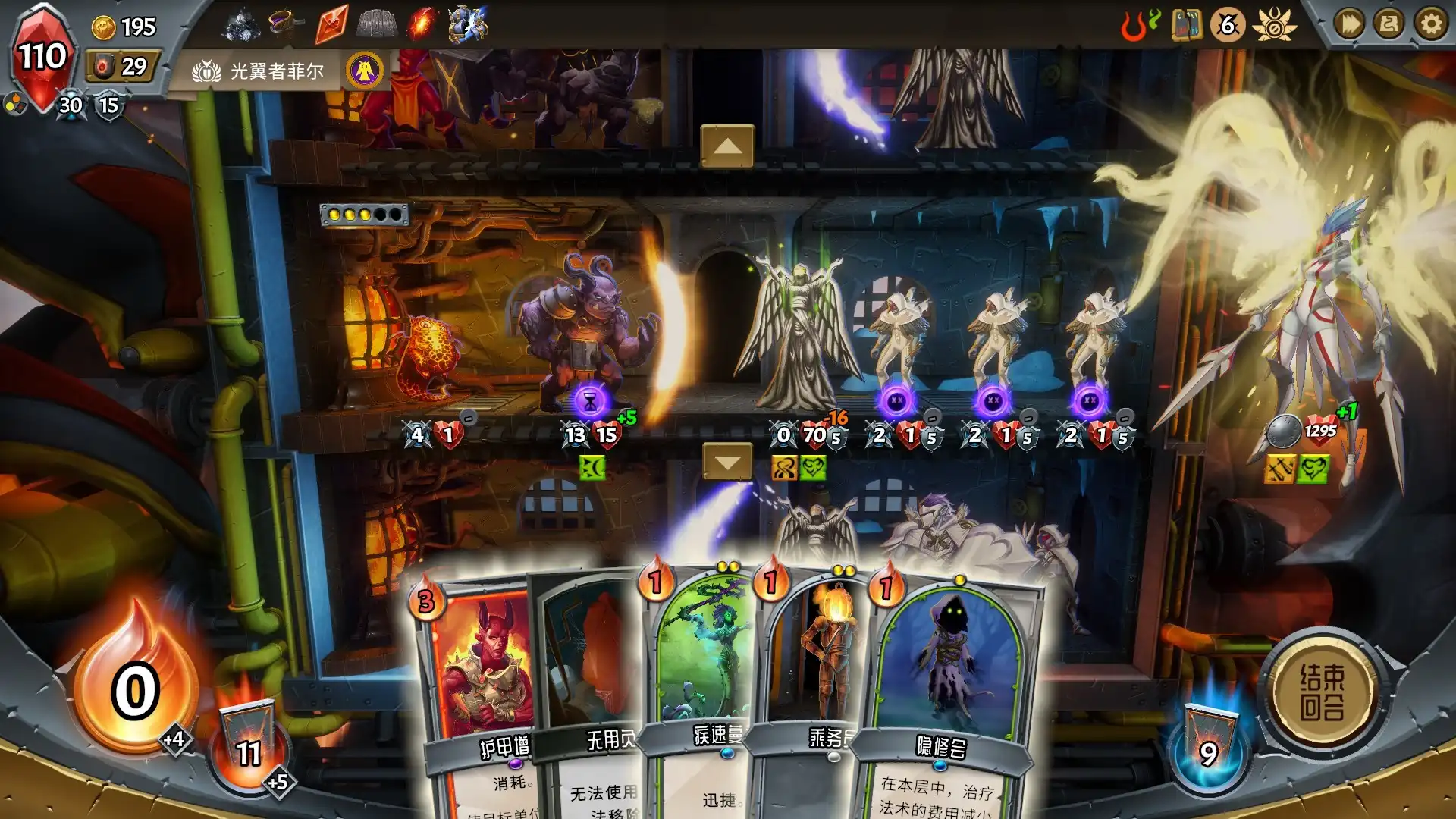This screenshot has width=1456, height=819.
Task: Expand the lower floor with the down arrow
Action: 726,460
